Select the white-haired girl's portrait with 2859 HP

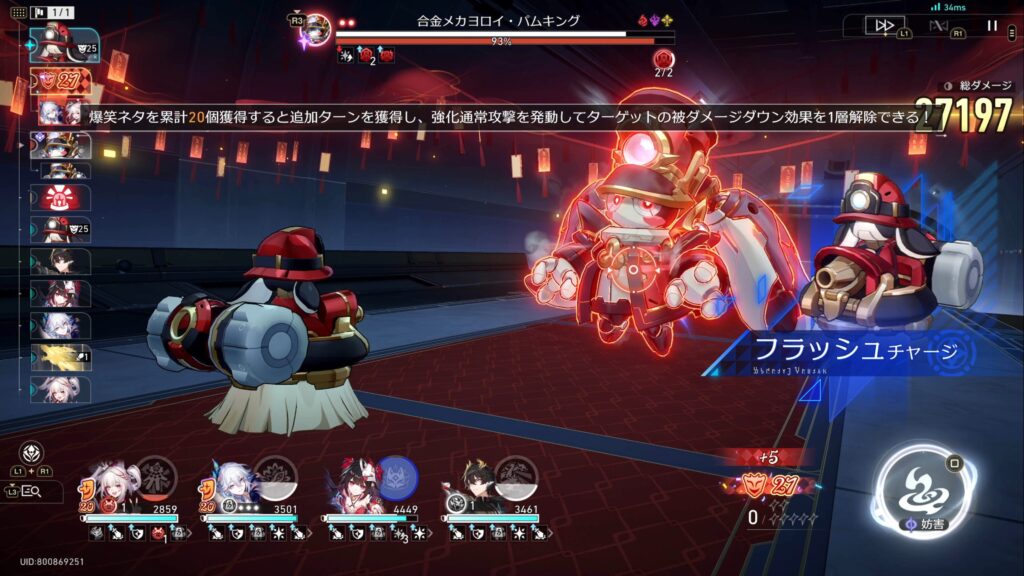(106, 483)
